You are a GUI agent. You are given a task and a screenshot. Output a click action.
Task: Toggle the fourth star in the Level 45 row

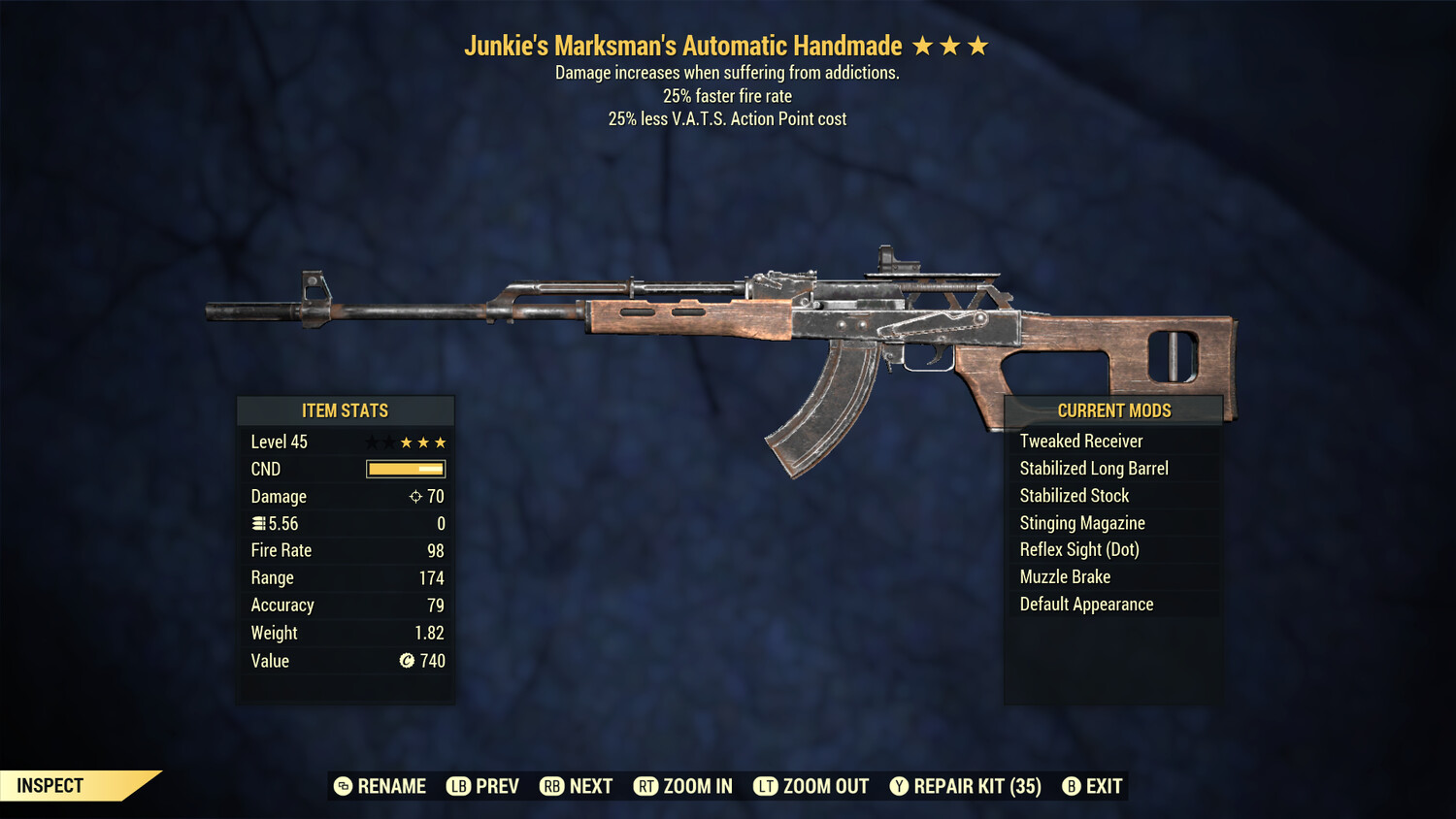tap(424, 442)
